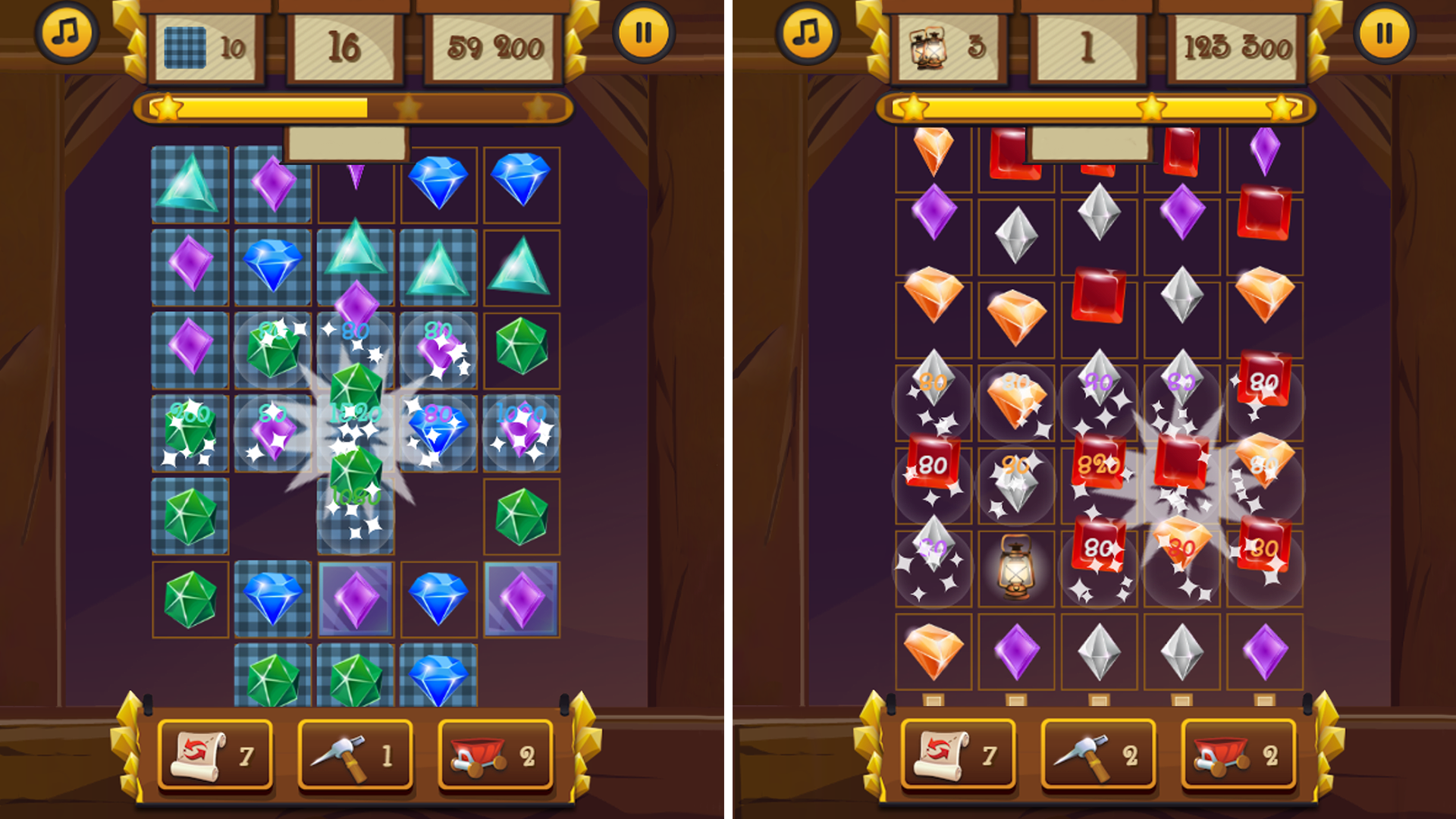
Task: Activate the mine cart booster on the left board
Action: 494,755
